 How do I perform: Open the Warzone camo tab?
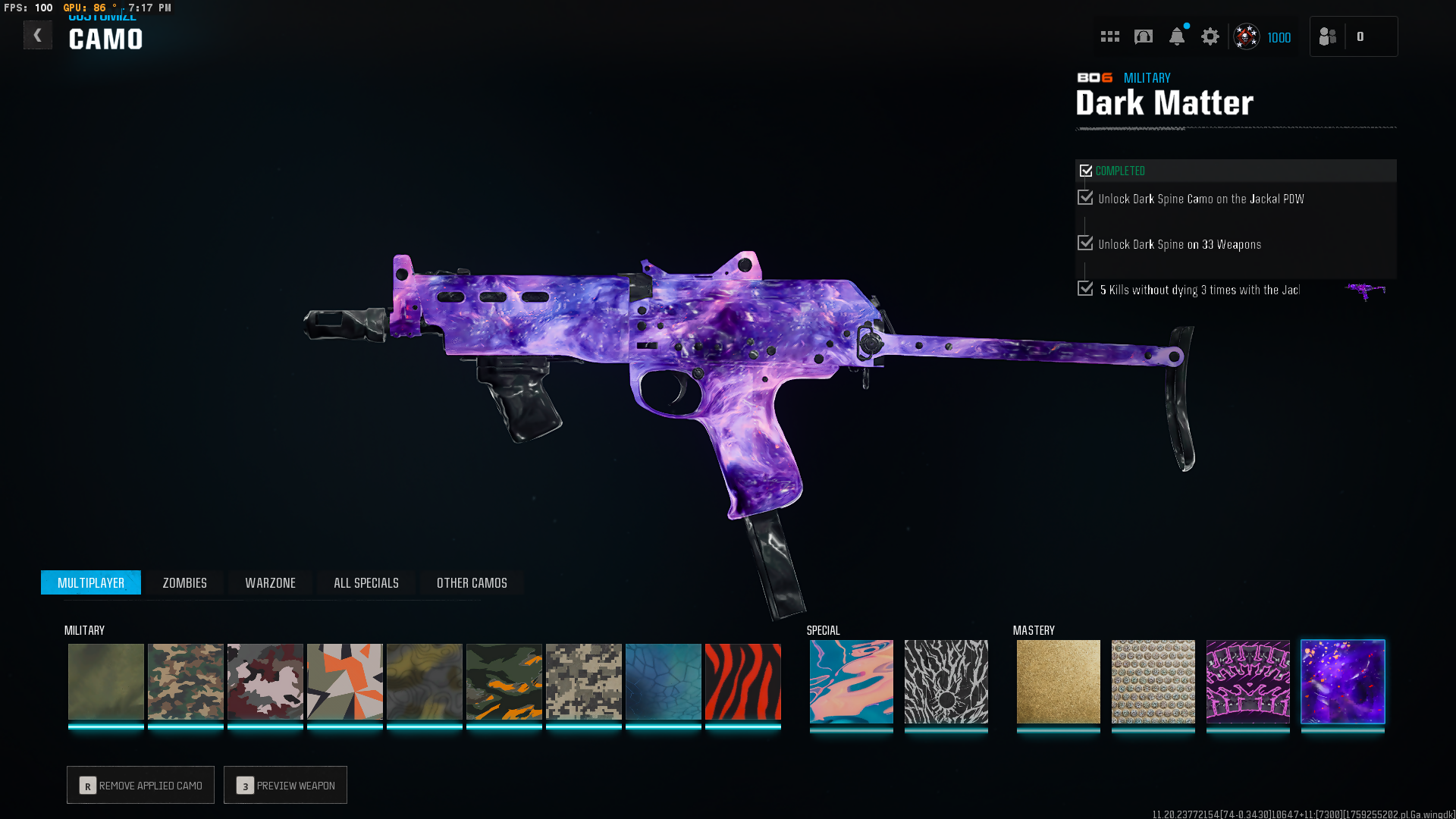pyautogui.click(x=270, y=582)
